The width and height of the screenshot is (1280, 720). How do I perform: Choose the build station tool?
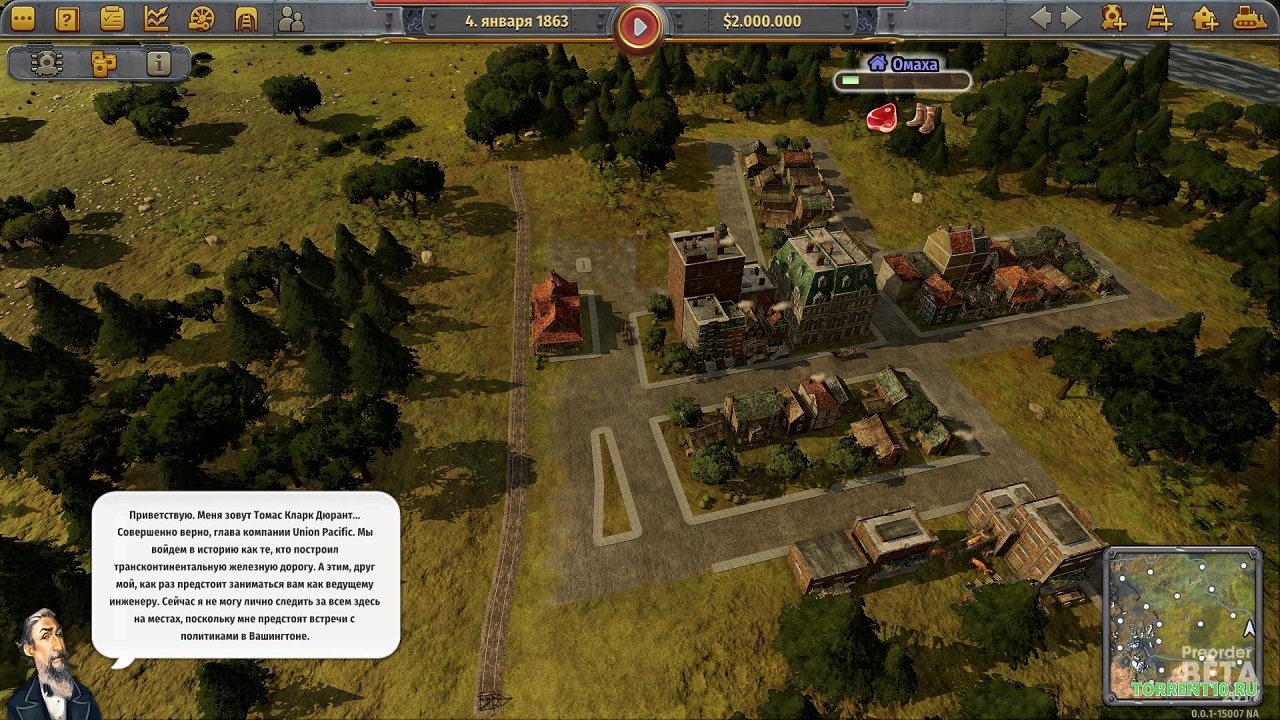[x=1113, y=18]
